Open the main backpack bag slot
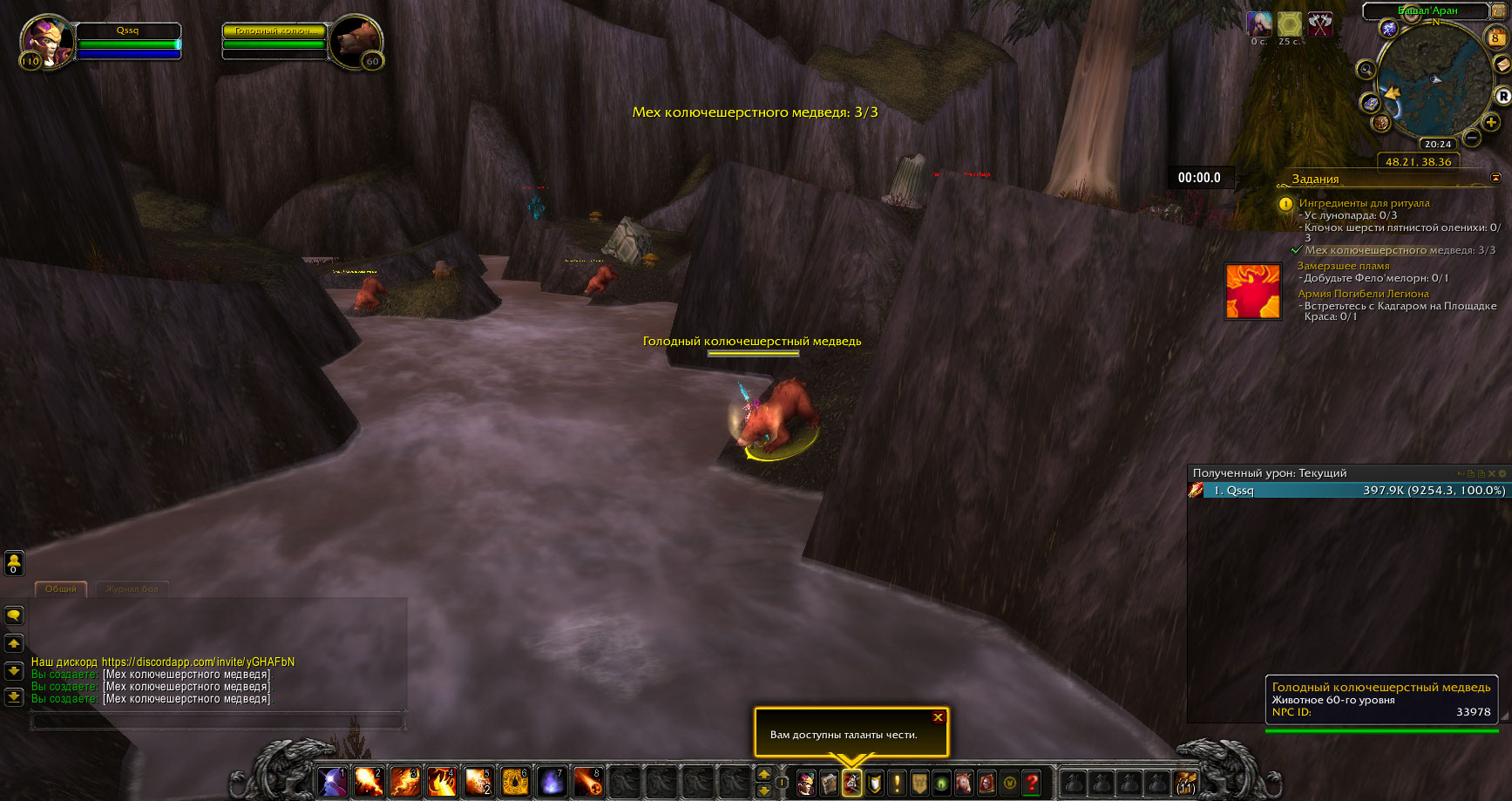Image resolution: width=1512 pixels, height=801 pixels. click(1184, 783)
